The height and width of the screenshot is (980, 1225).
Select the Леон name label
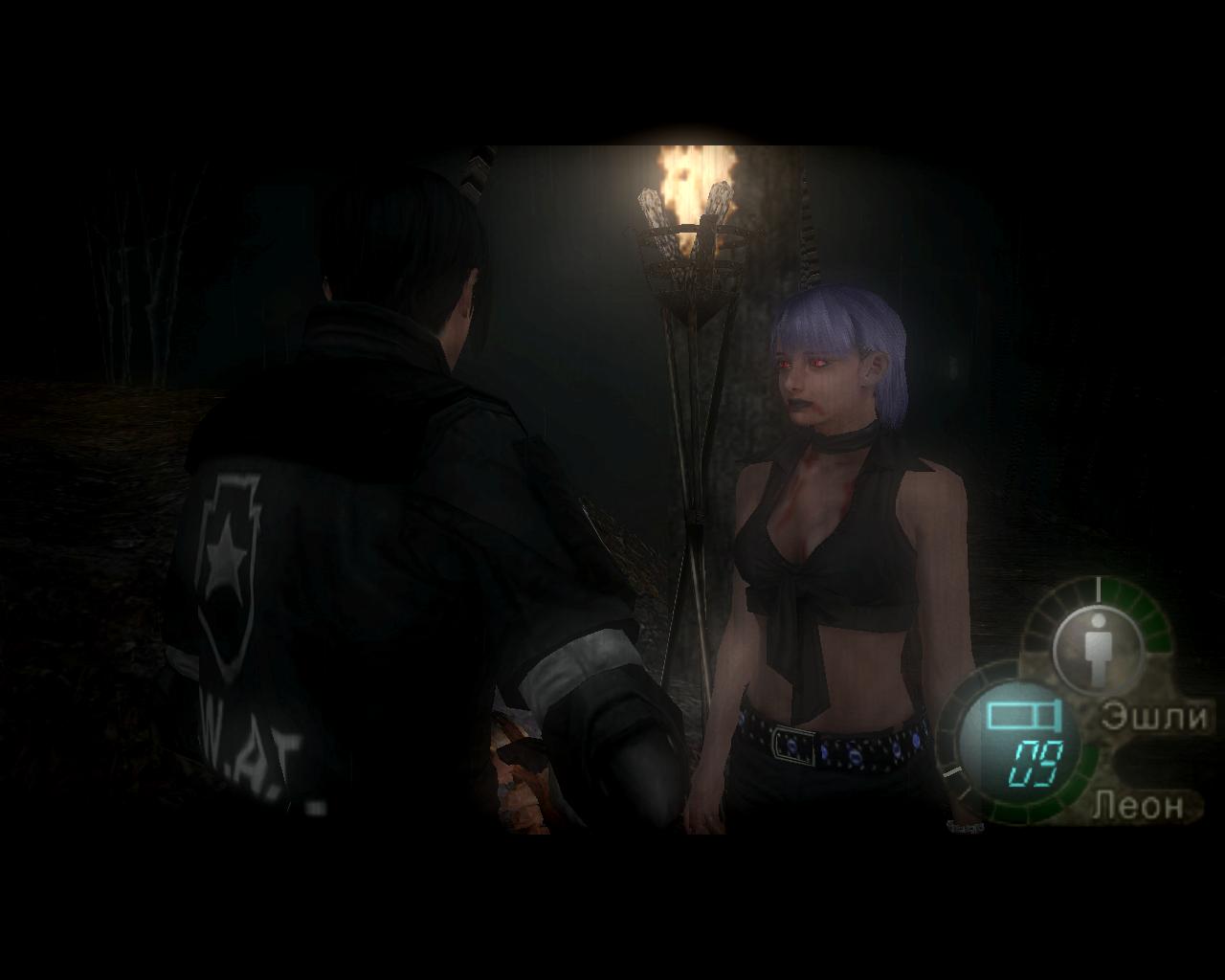(x=1138, y=805)
